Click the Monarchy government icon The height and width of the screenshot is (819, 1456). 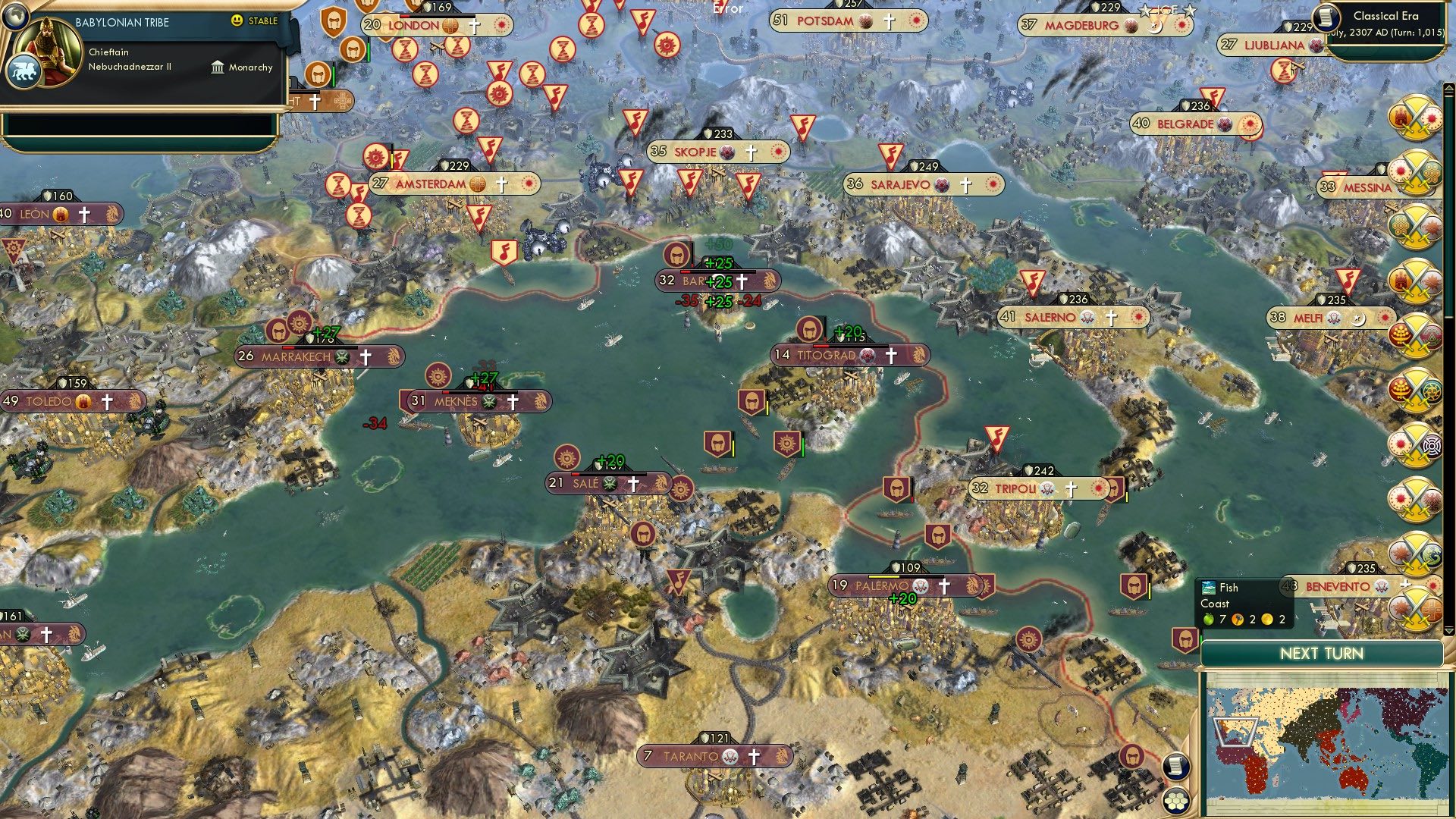click(216, 67)
